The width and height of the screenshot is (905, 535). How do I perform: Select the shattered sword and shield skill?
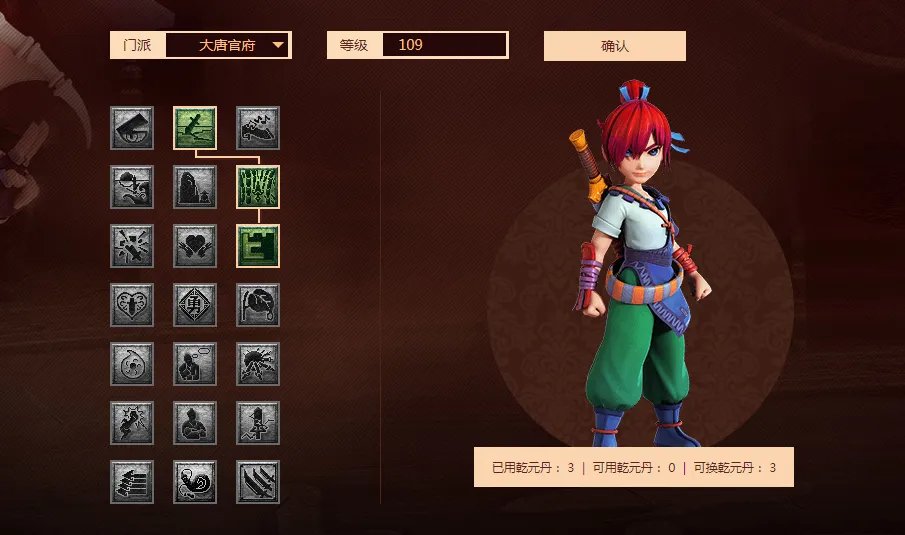[132, 246]
